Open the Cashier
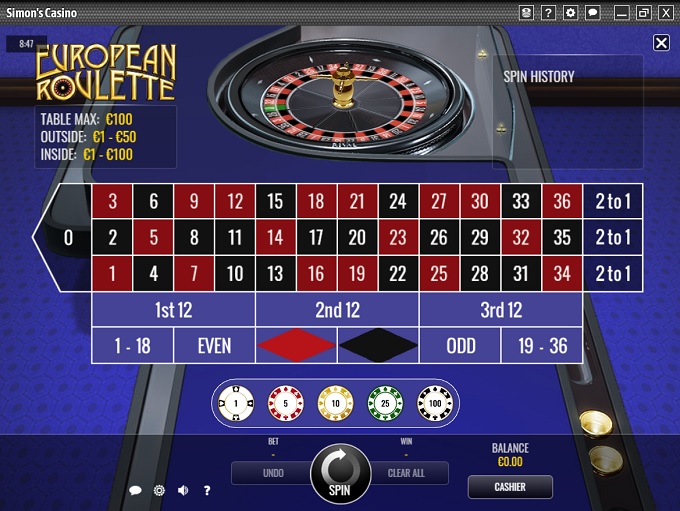The height and width of the screenshot is (511, 680). tap(510, 487)
